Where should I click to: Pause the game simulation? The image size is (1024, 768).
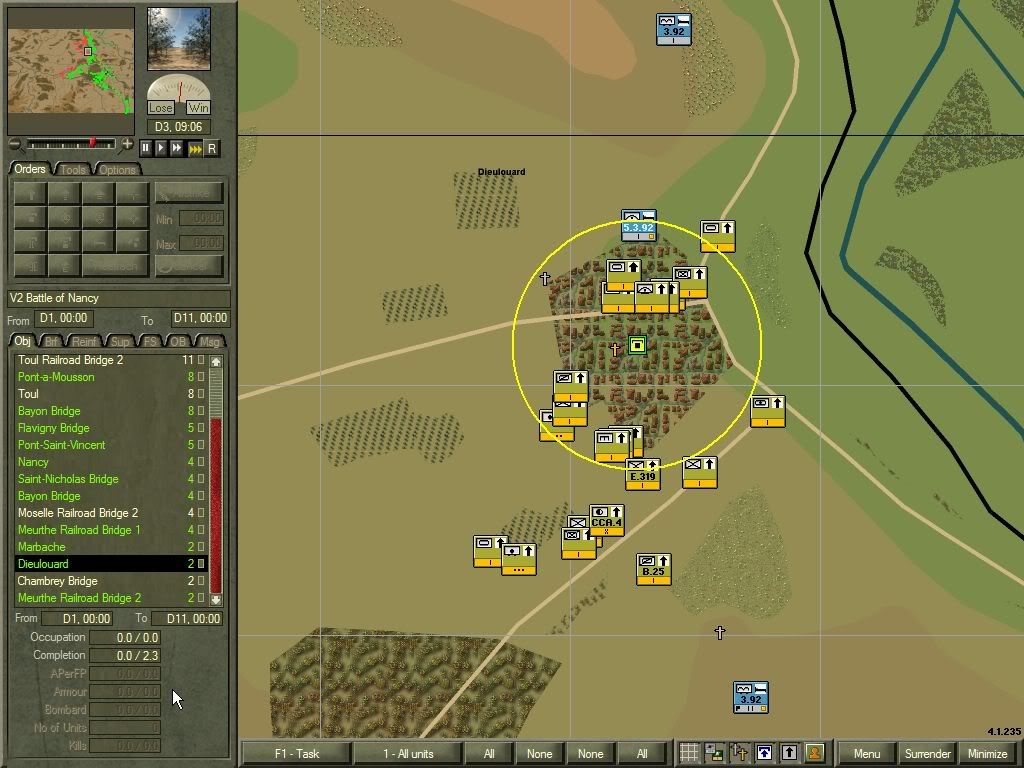coord(146,148)
